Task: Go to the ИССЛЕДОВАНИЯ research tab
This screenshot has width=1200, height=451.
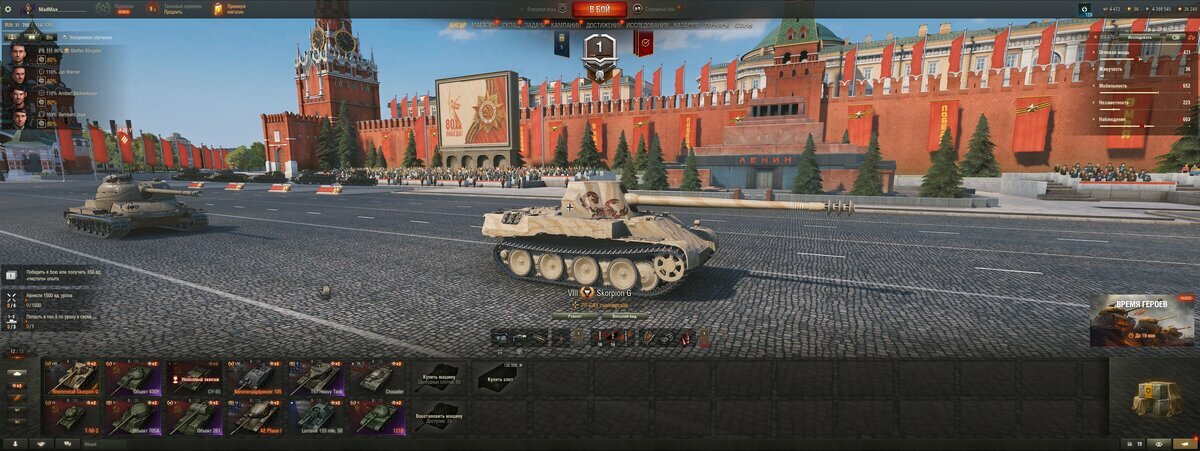Action: [x=648, y=24]
